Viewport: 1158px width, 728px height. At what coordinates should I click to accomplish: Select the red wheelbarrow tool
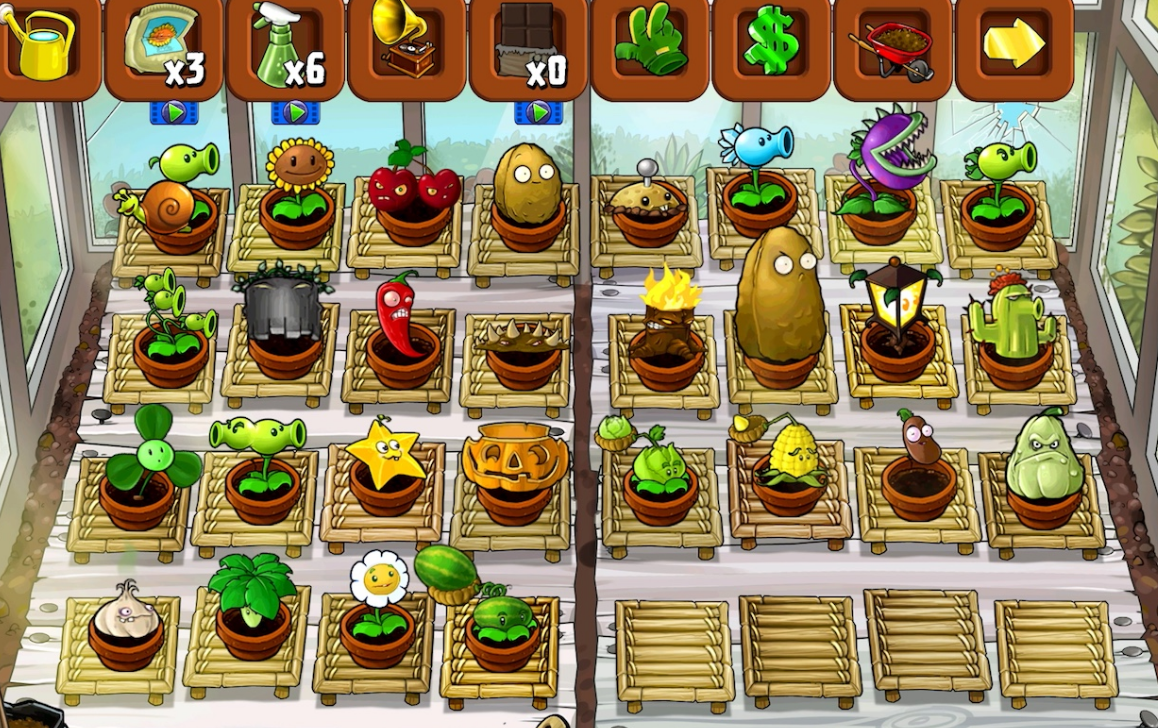892,46
